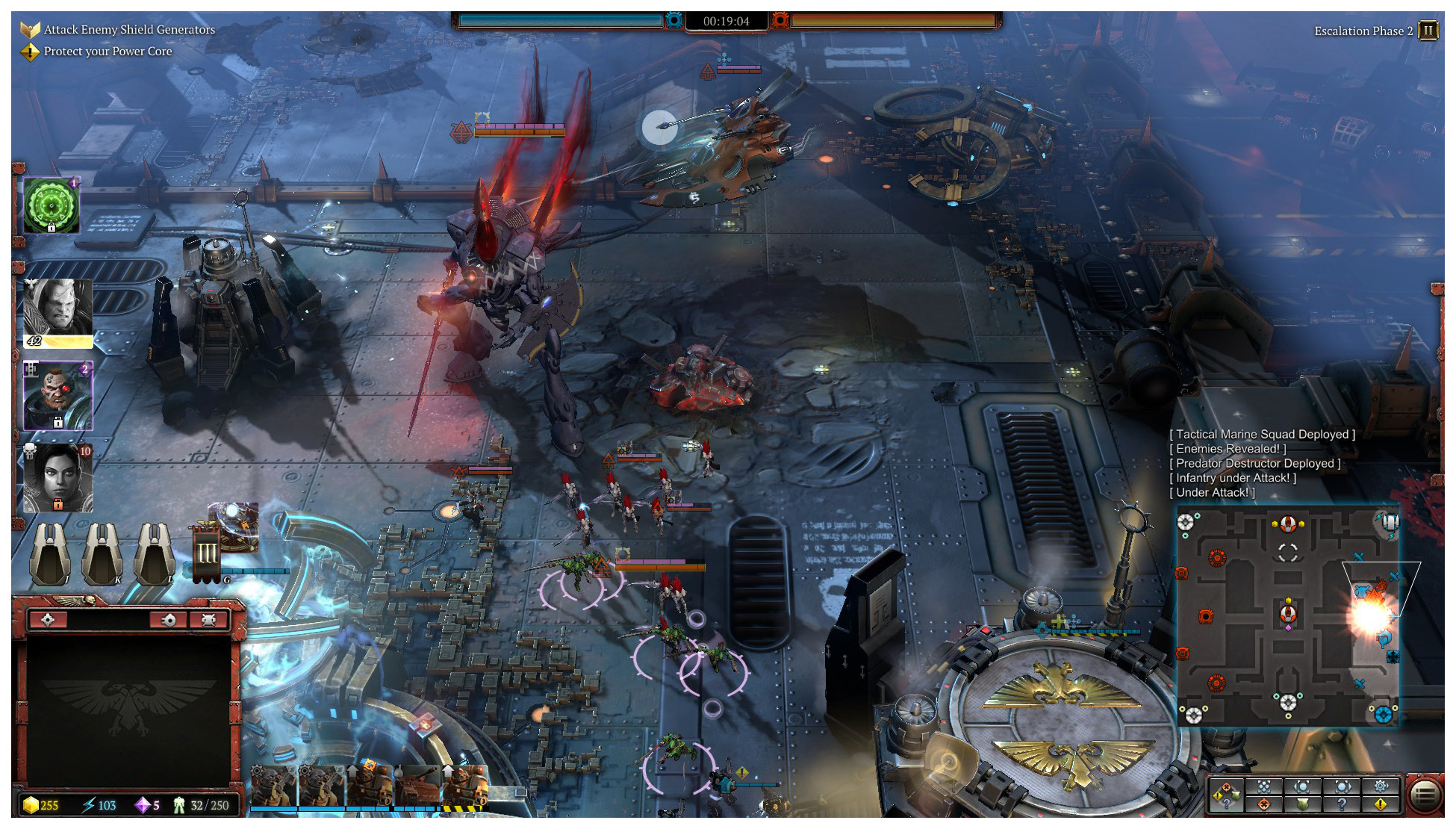The width and height of the screenshot is (1456, 829).
Task: Deploy the drop pod bound to K
Action: [102, 553]
